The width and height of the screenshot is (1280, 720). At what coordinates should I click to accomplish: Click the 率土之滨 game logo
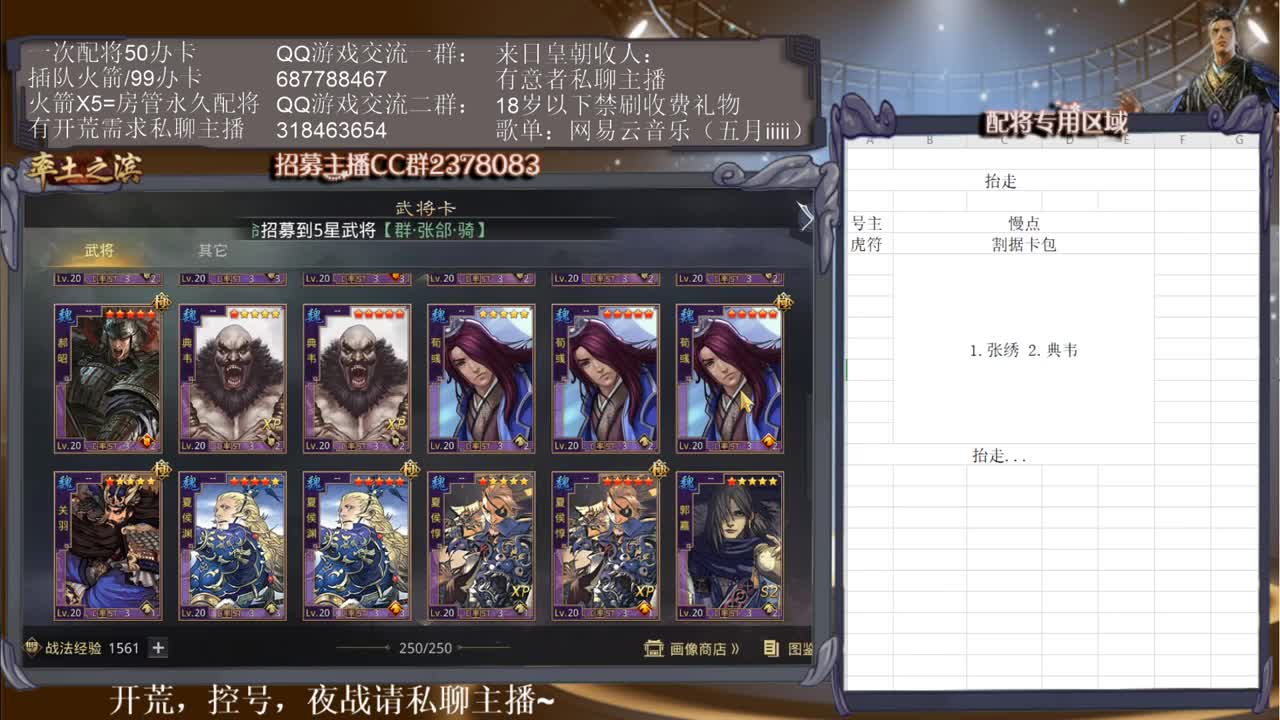[x=85, y=170]
